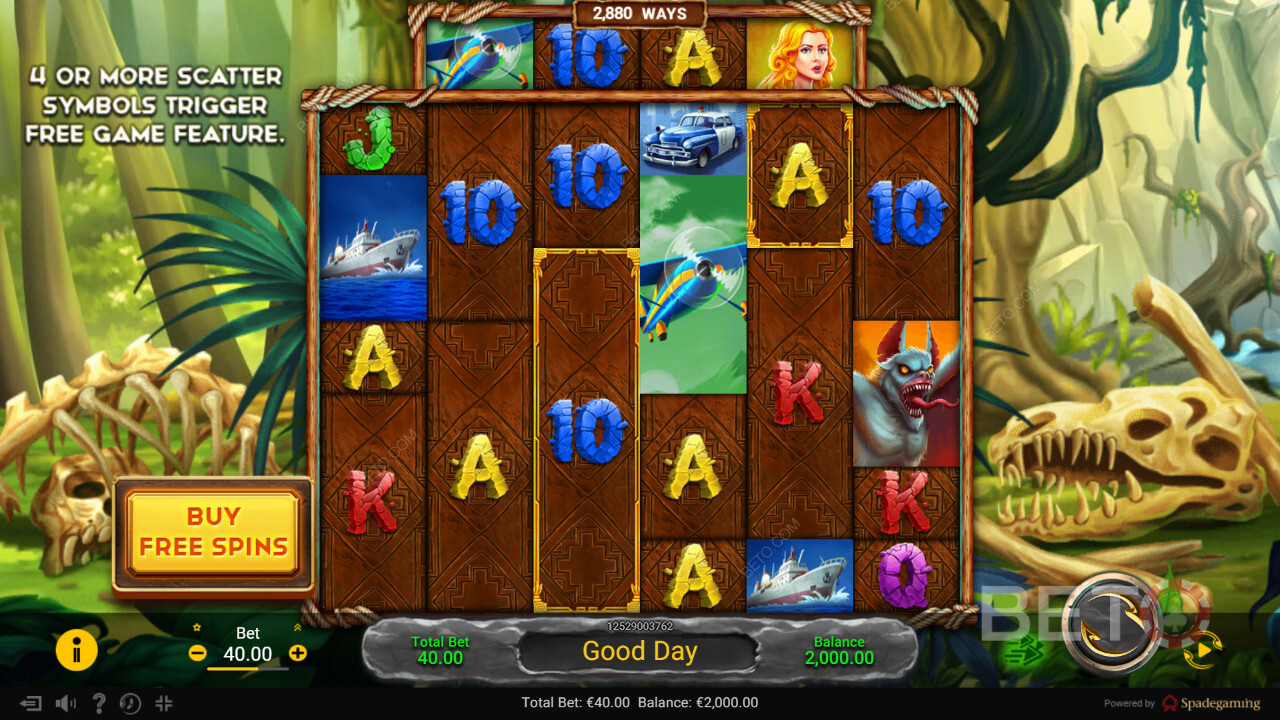Open the yellow info paytable button

coord(77,651)
